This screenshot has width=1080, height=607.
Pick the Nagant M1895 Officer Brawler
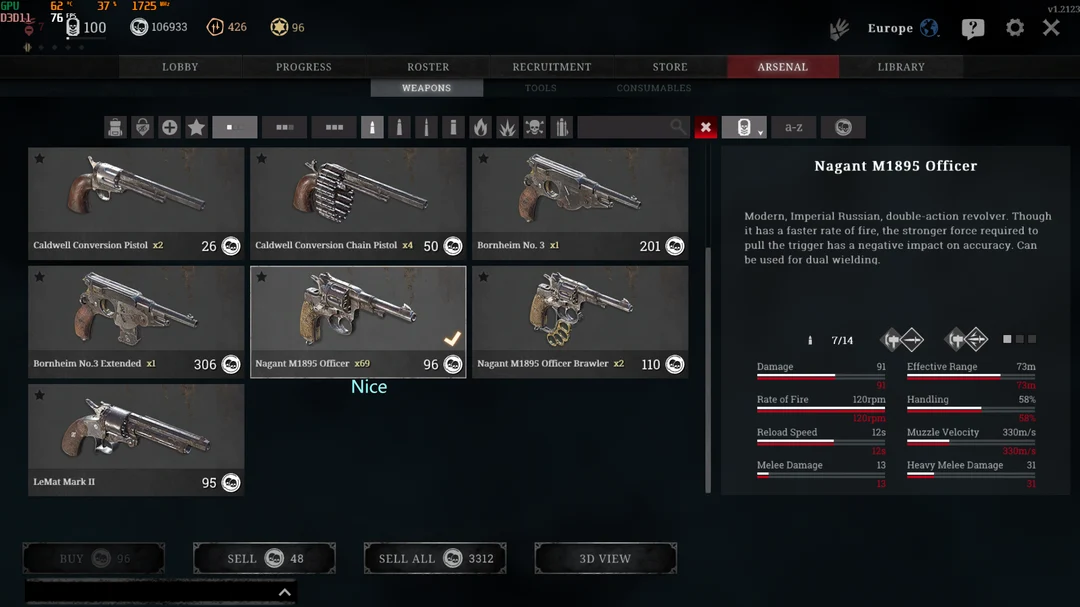click(x=580, y=322)
